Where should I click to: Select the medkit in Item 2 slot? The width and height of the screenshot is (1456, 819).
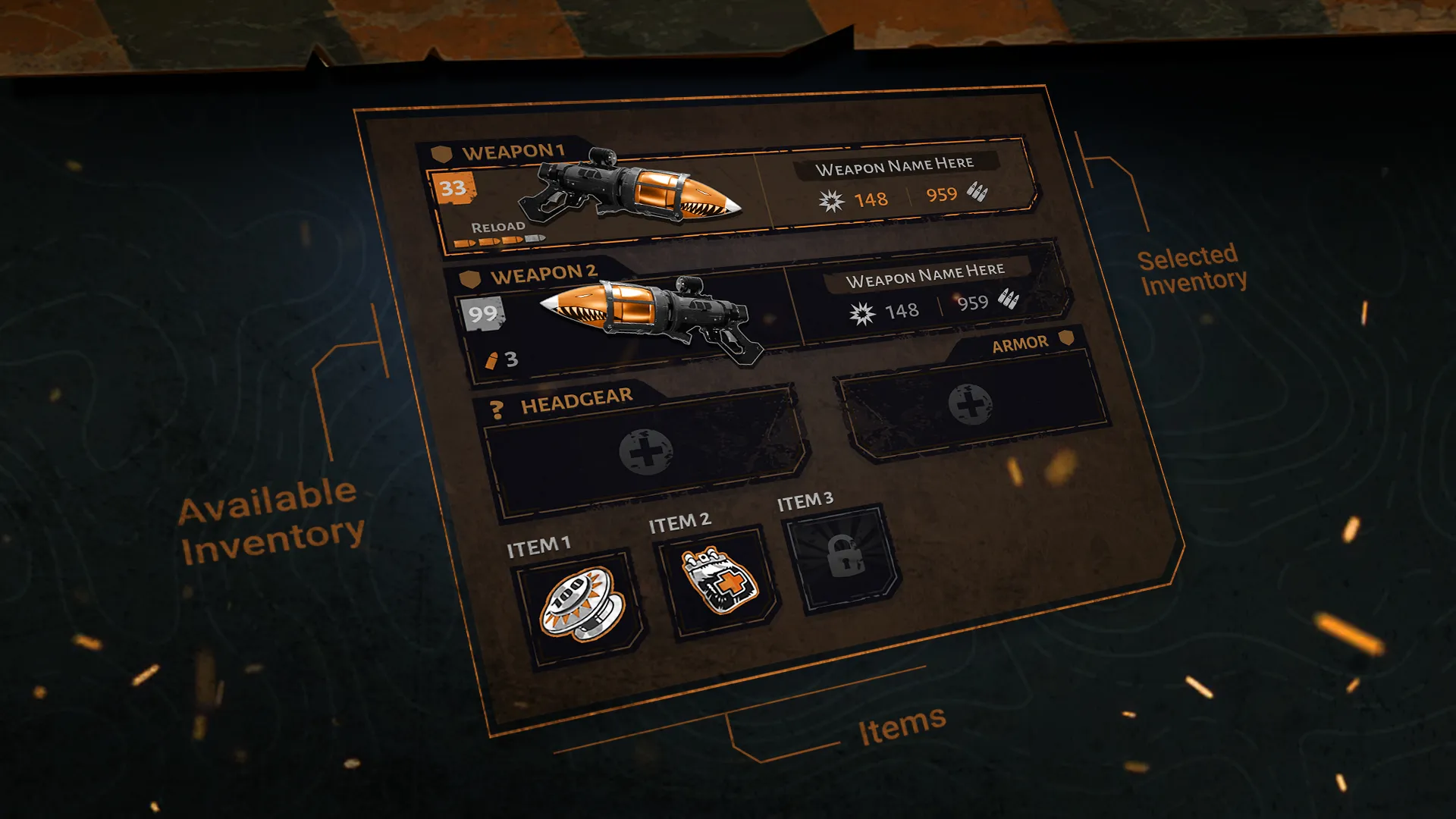[717, 578]
